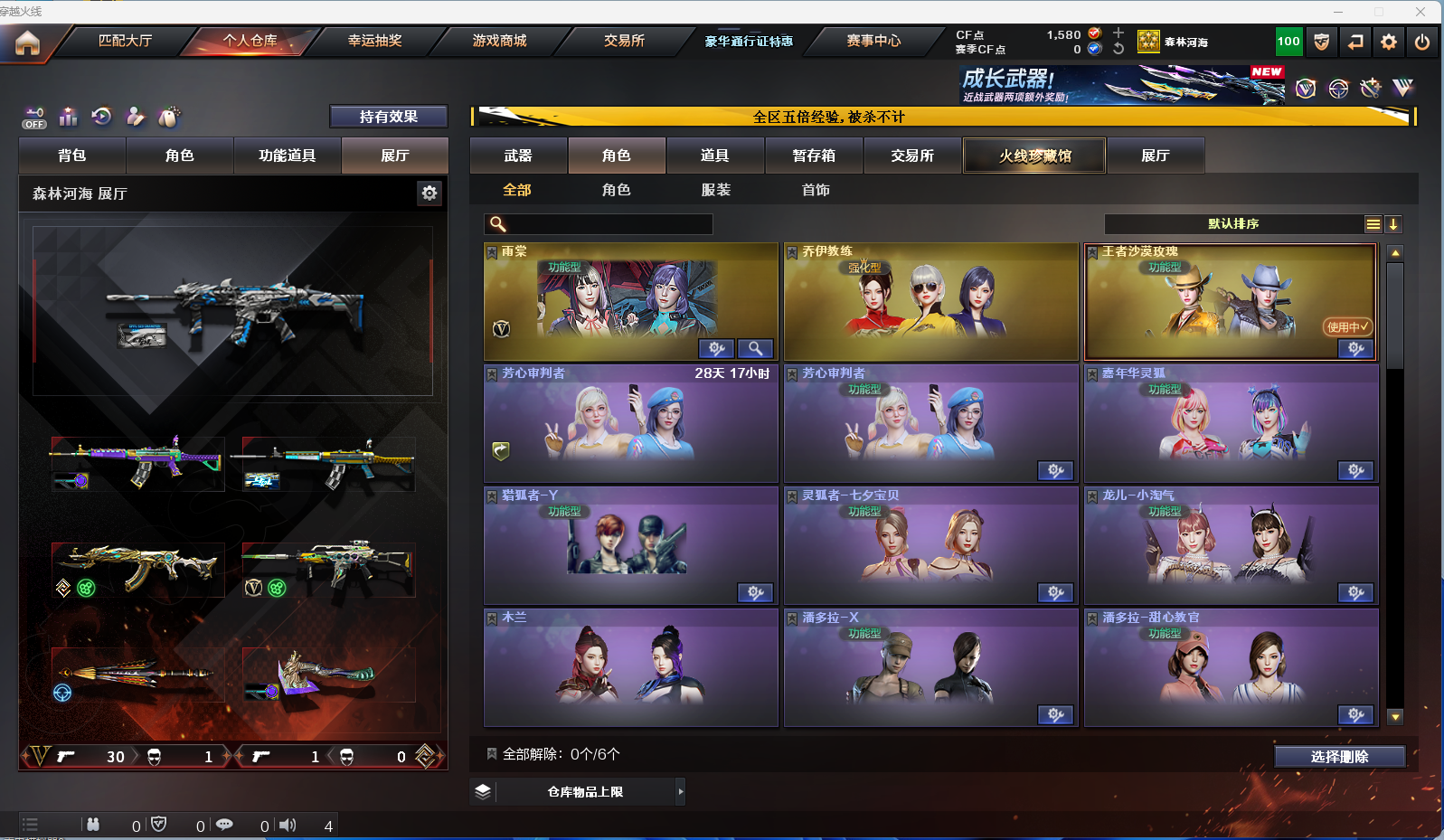Image resolution: width=1444 pixels, height=840 pixels.
Task: Switch to the 背包 backpack tab
Action: [x=72, y=156]
